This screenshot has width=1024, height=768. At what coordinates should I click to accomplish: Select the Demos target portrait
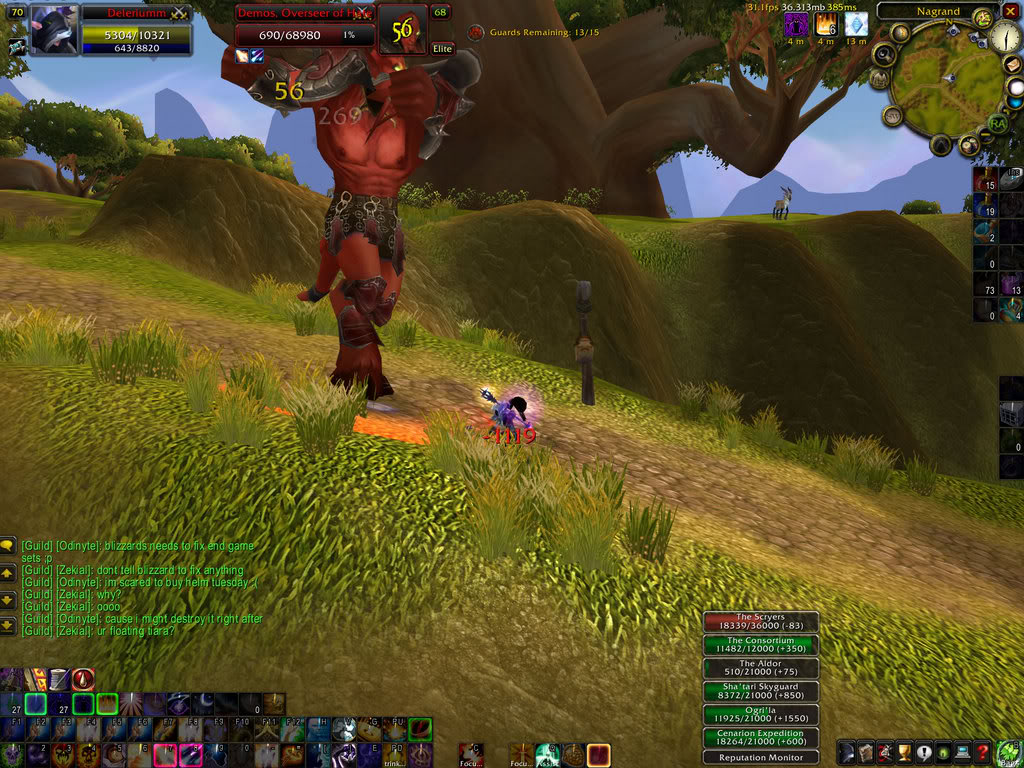(x=402, y=30)
